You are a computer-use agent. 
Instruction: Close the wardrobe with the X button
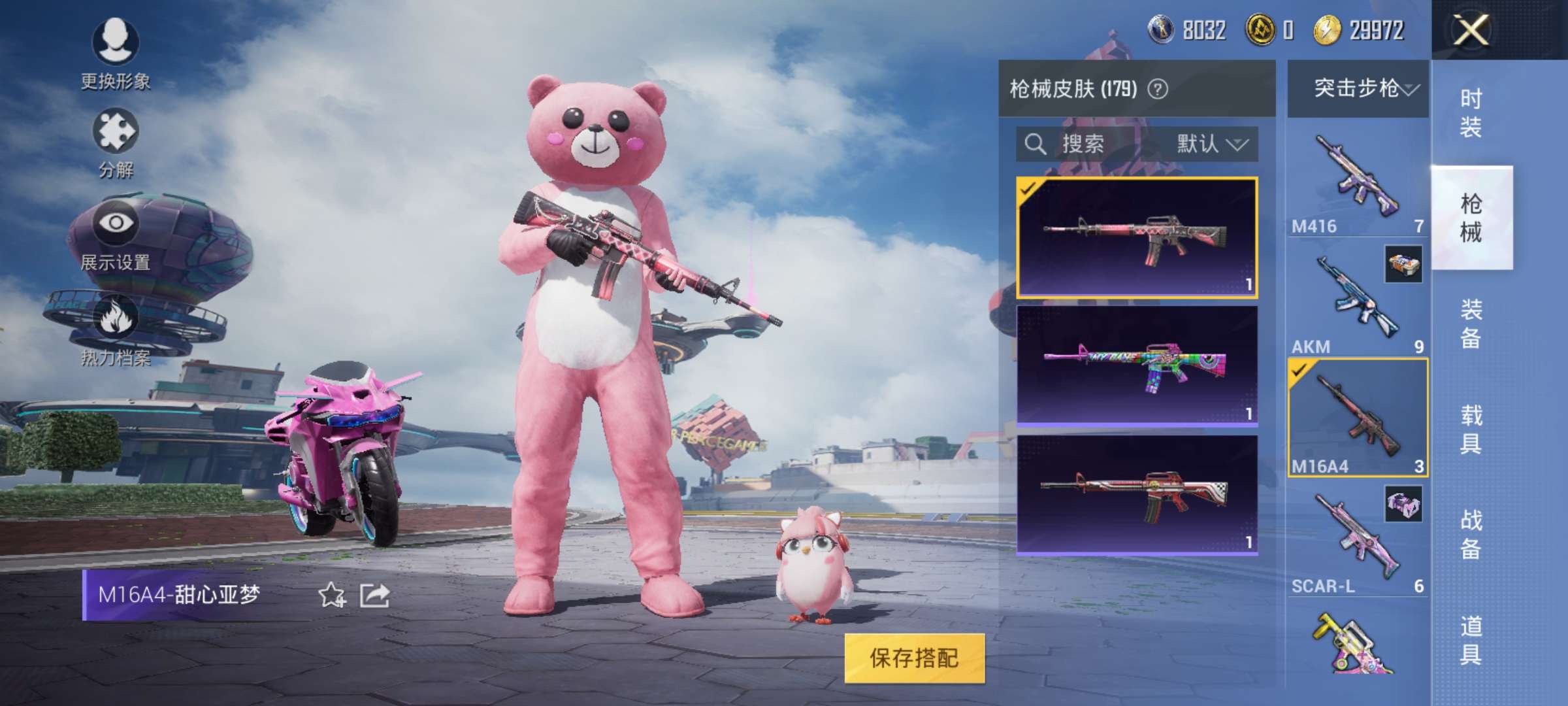click(x=1470, y=29)
